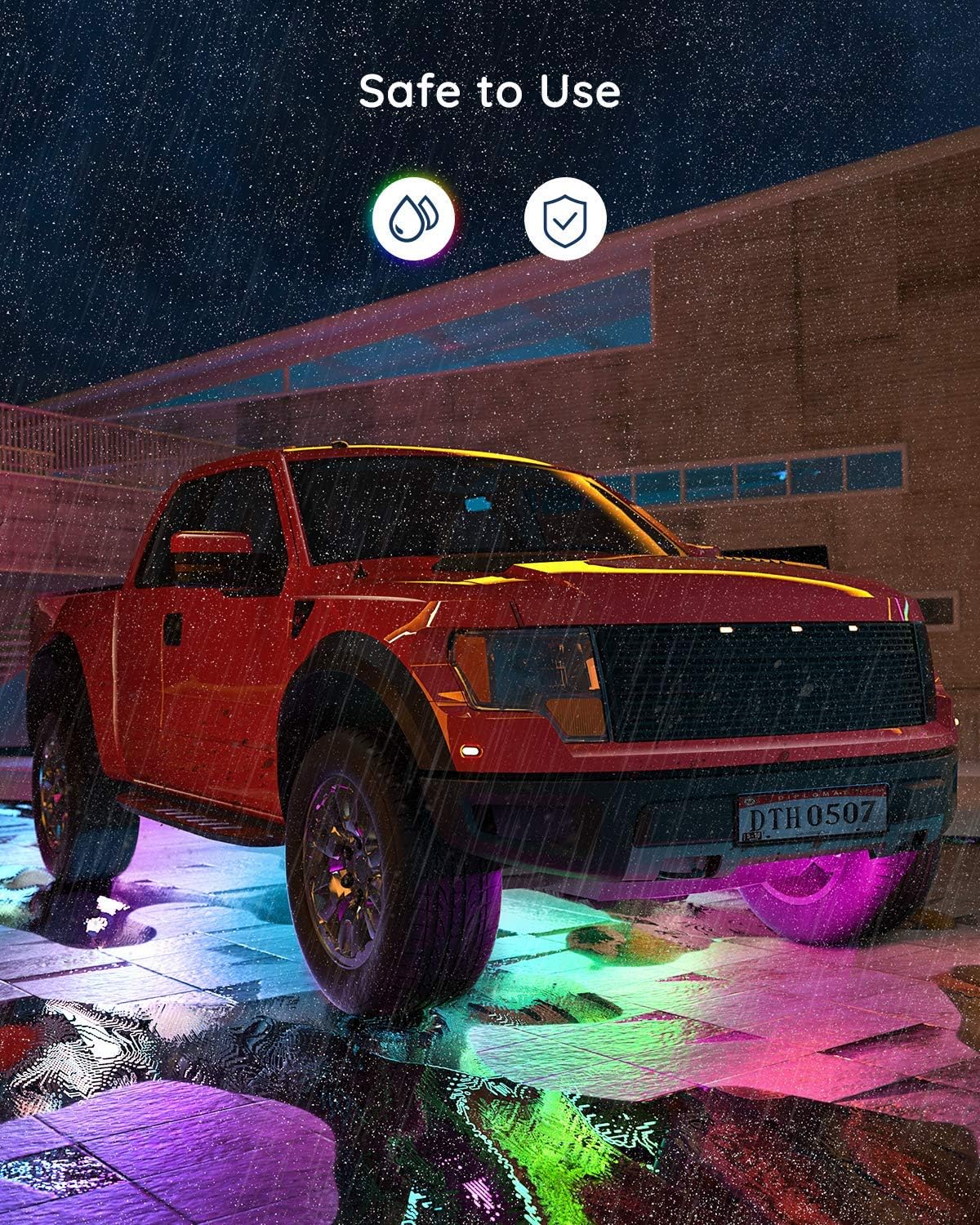Select the water droplets waterproof icon

413,219
